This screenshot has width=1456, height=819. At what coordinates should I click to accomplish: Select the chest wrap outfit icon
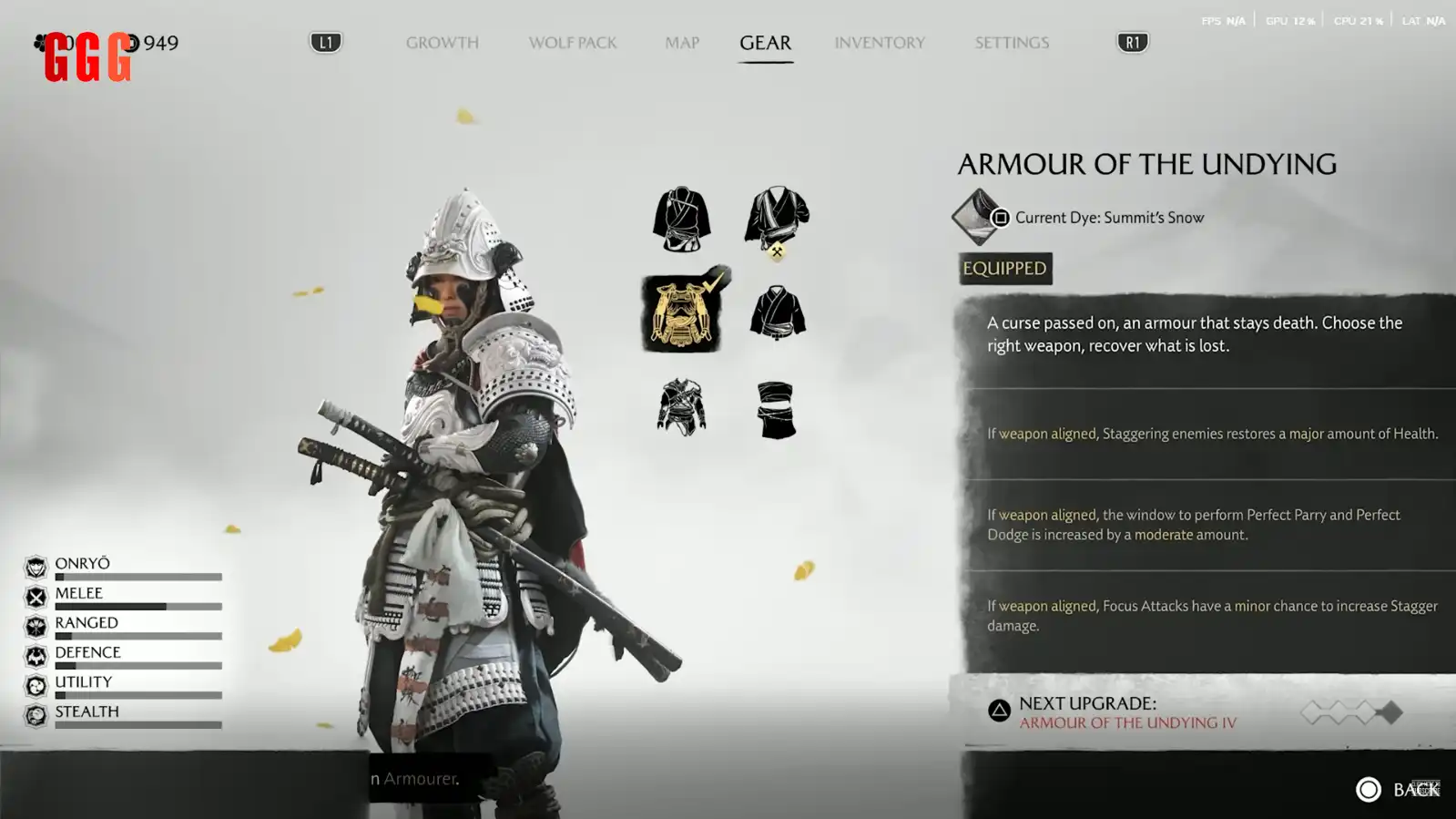click(776, 409)
